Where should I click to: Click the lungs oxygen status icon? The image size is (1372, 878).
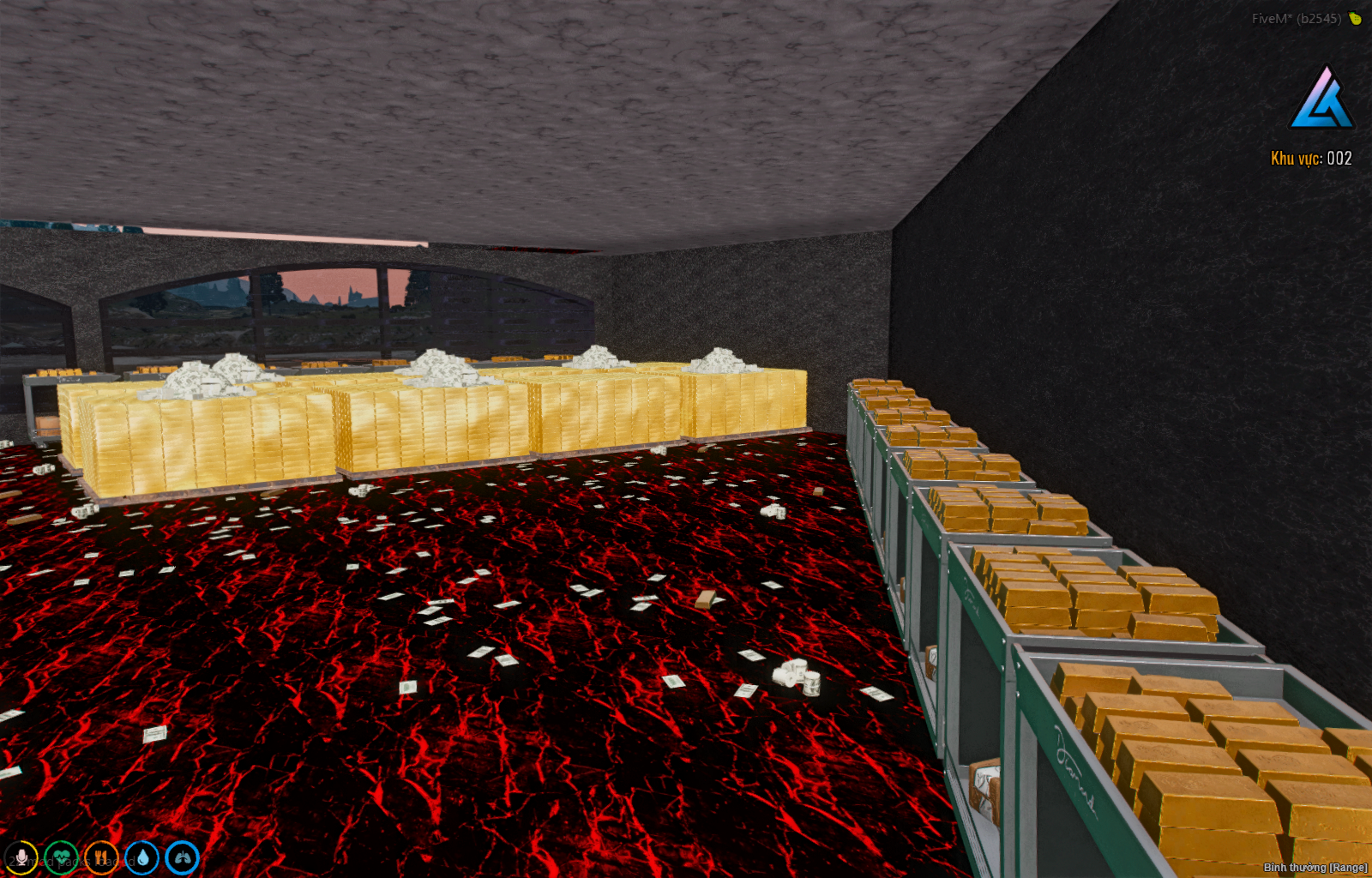click(x=182, y=857)
